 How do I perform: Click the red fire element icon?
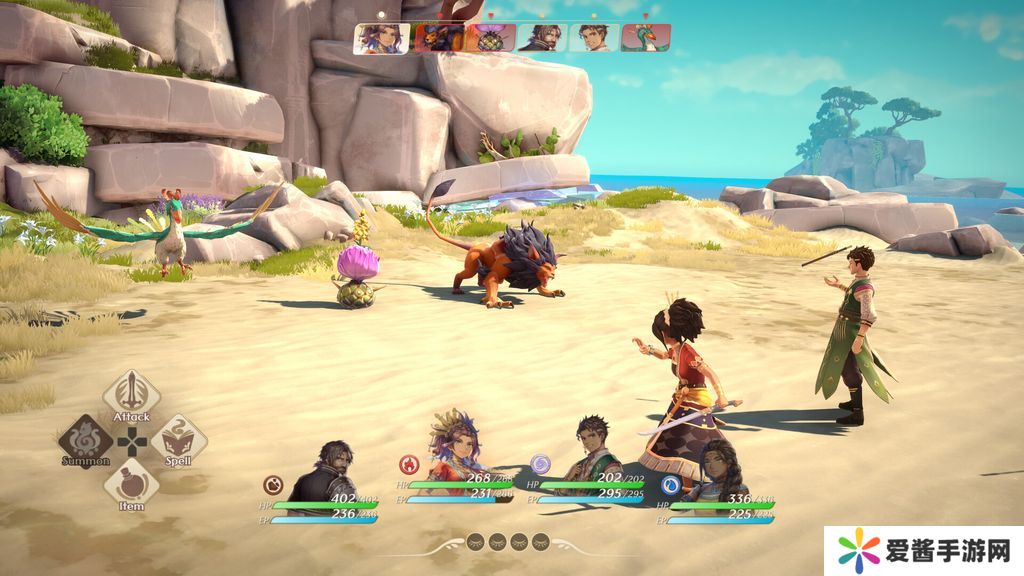(x=408, y=464)
